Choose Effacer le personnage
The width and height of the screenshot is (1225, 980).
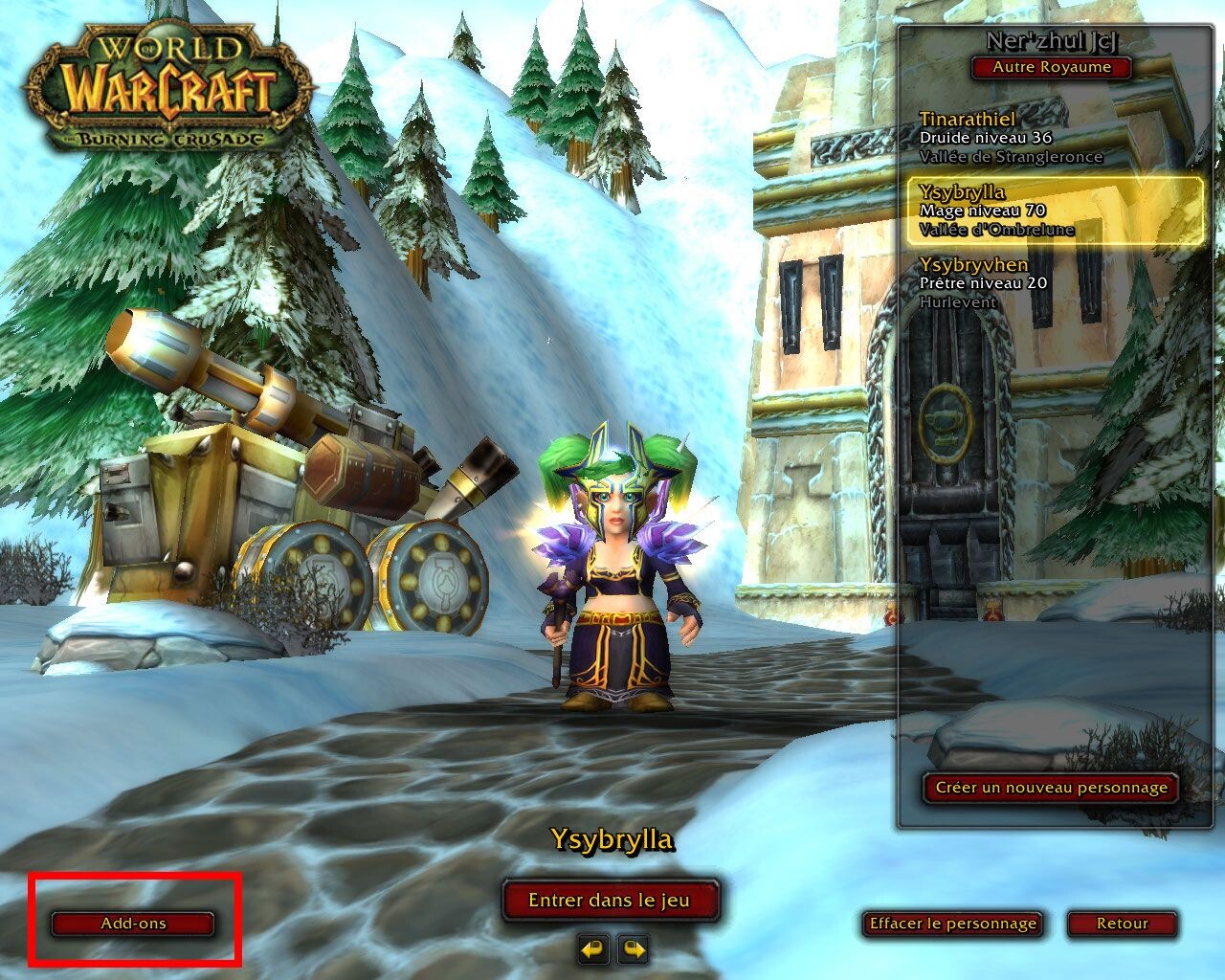pos(951,924)
